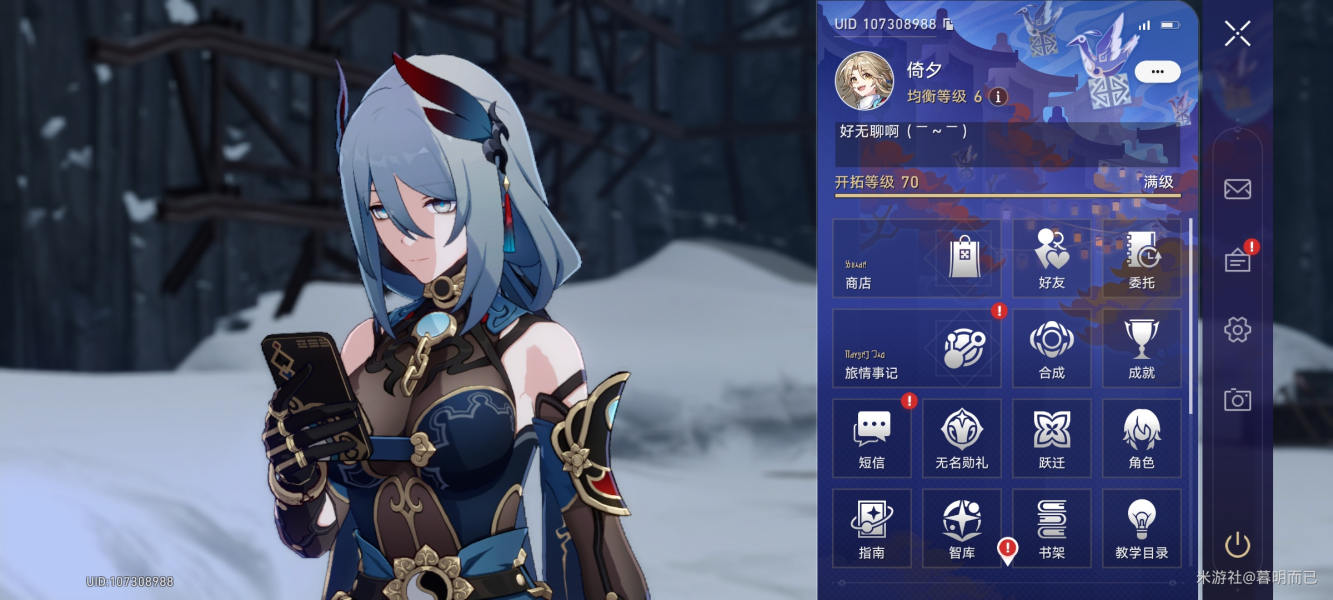Open the camera photo mode
1333x600 pixels.
tap(1237, 400)
